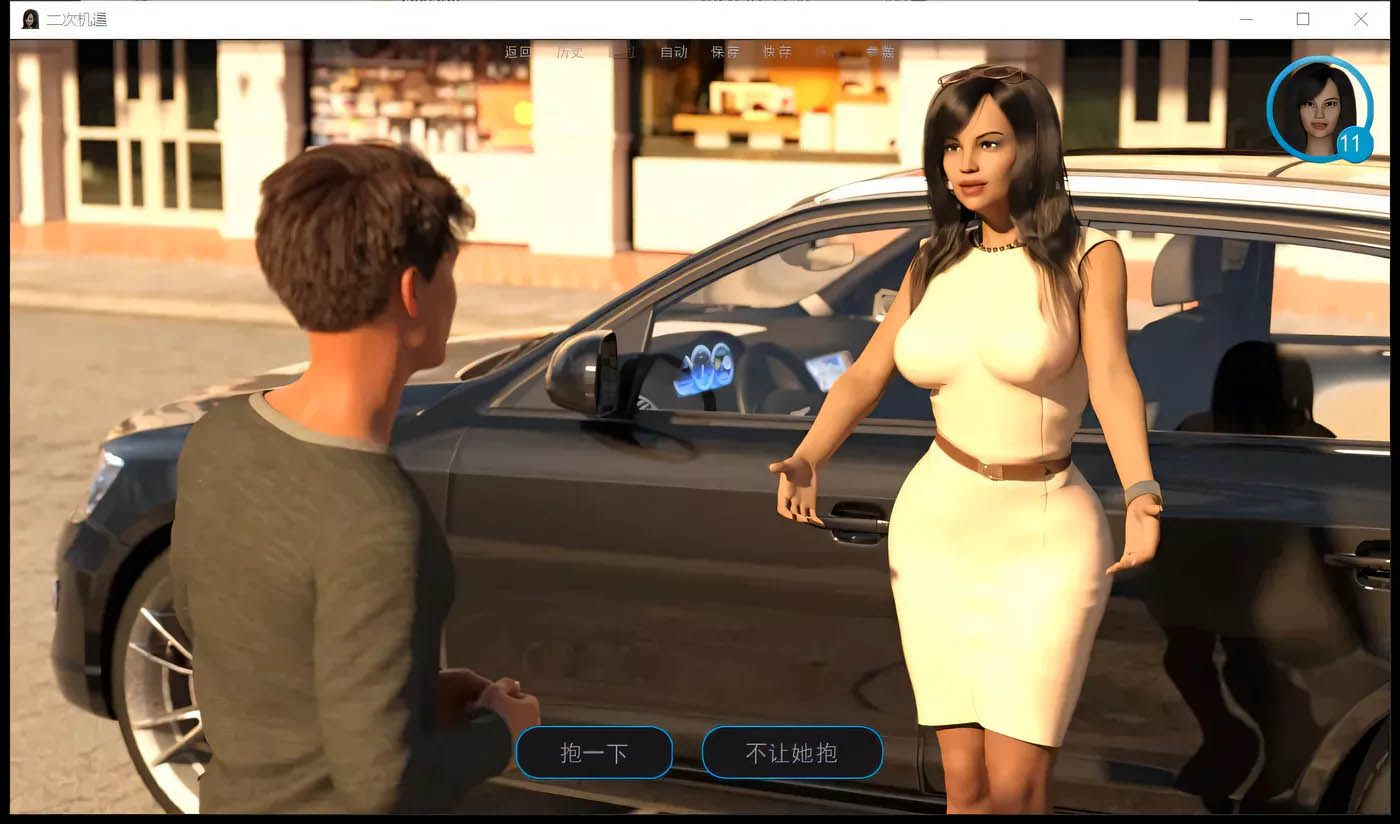Select the 抱一下 hug choice
The height and width of the screenshot is (824, 1400).
pos(594,752)
